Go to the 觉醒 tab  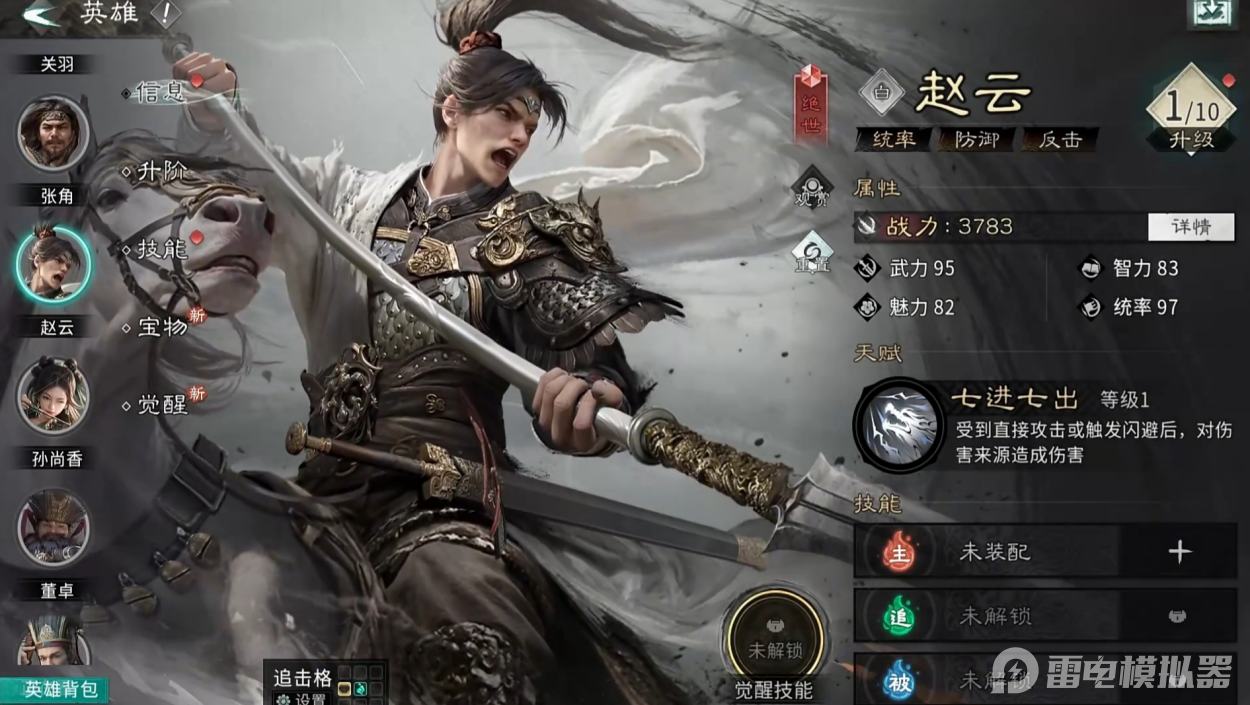(160, 405)
